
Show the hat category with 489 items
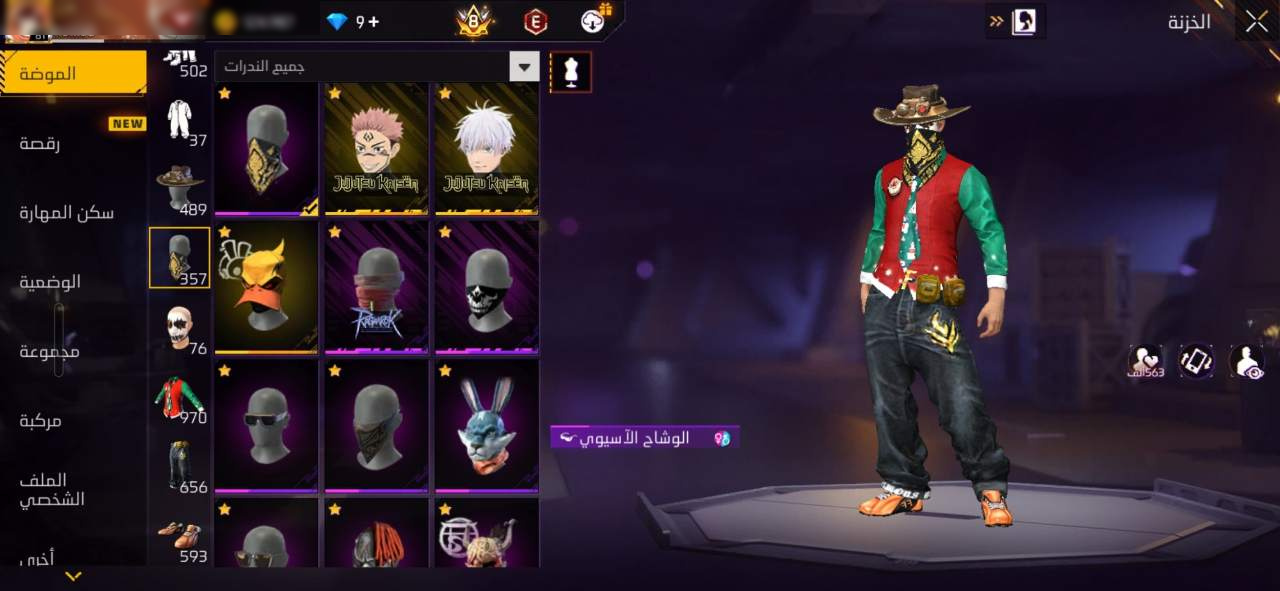pos(180,188)
